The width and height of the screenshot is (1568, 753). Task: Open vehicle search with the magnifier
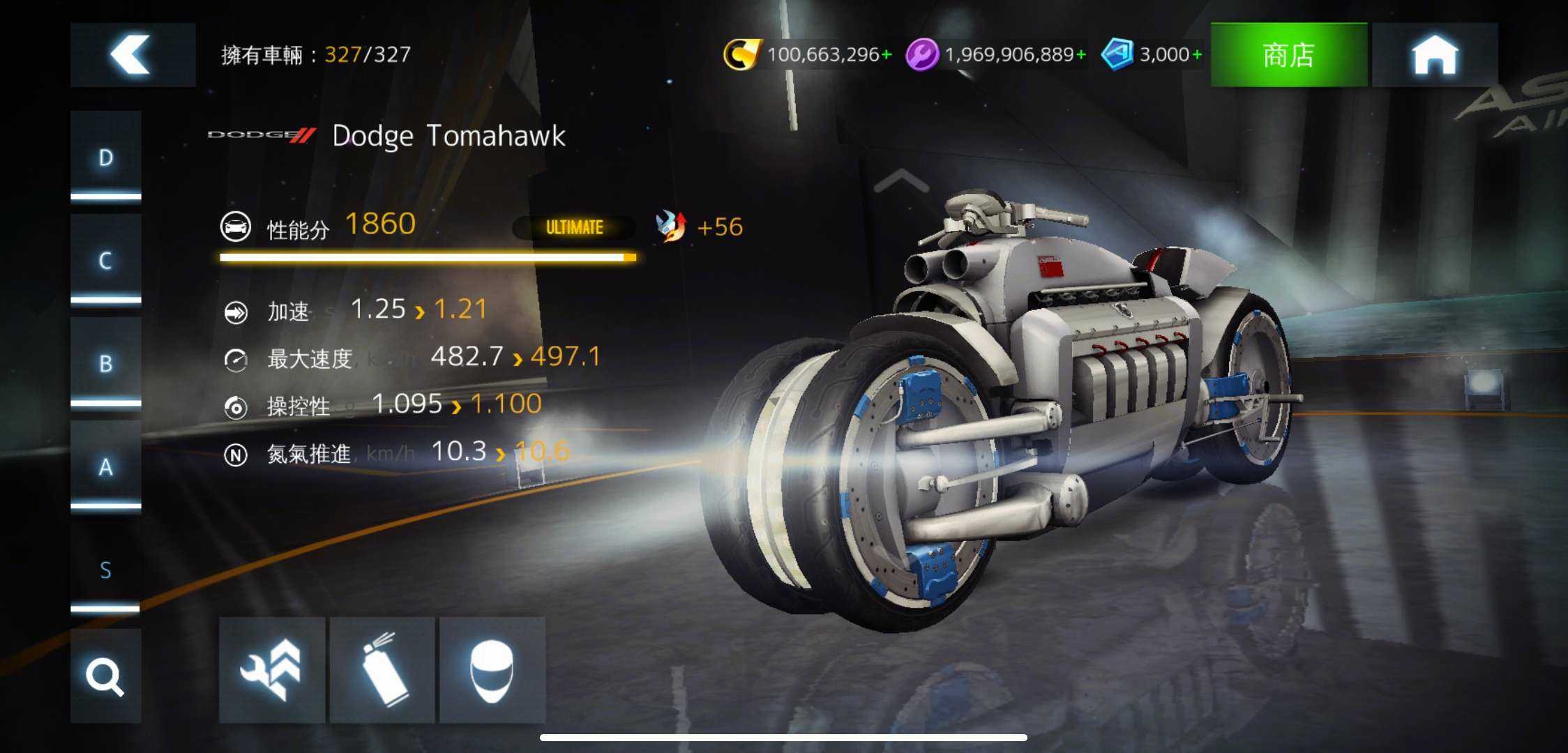105,676
